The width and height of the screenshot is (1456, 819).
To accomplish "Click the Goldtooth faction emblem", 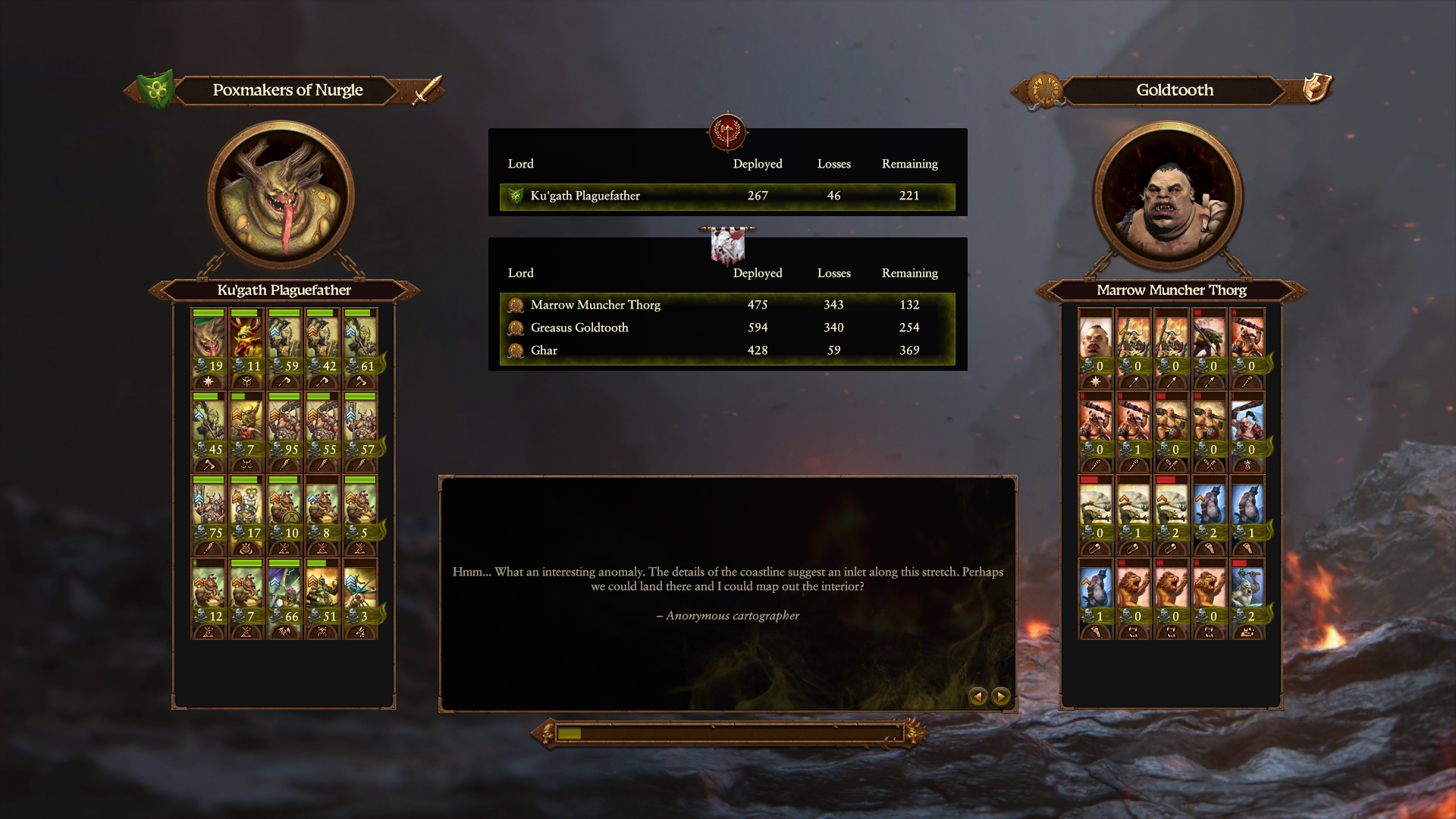I will pyautogui.click(x=1045, y=90).
